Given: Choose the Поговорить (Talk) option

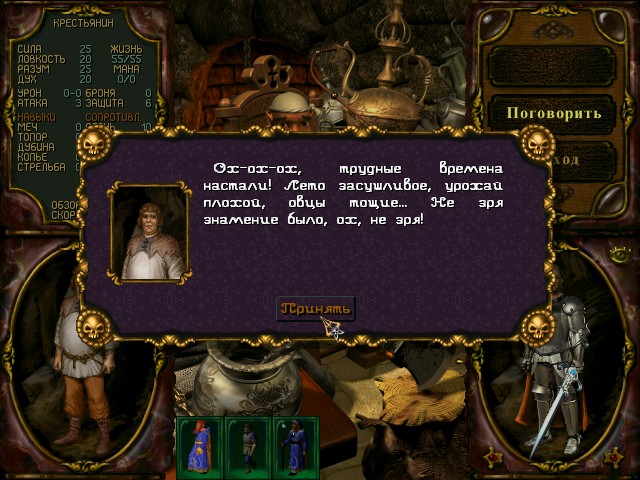Looking at the screenshot, I should point(554,112).
